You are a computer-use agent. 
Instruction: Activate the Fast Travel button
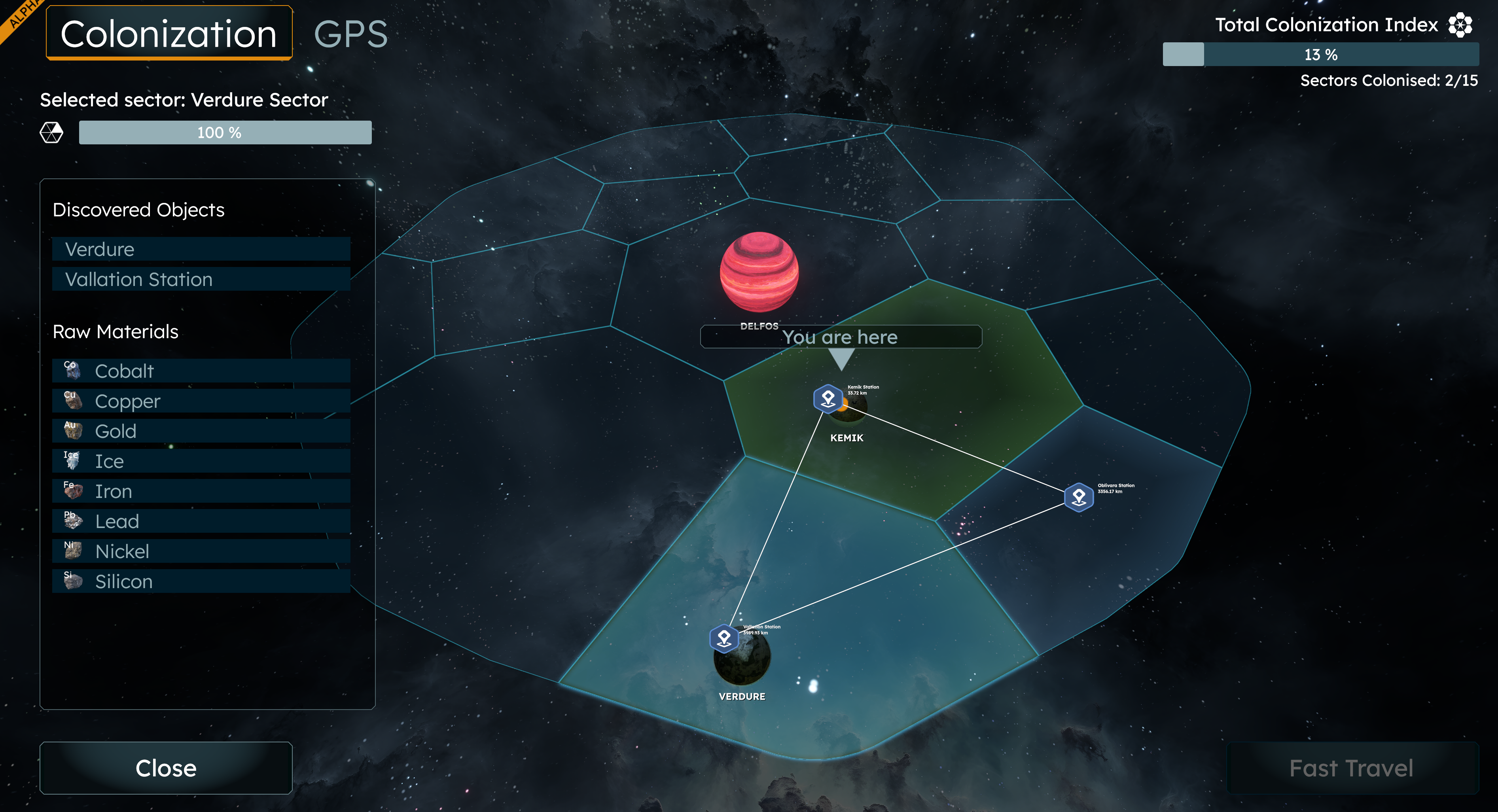pos(1352,768)
